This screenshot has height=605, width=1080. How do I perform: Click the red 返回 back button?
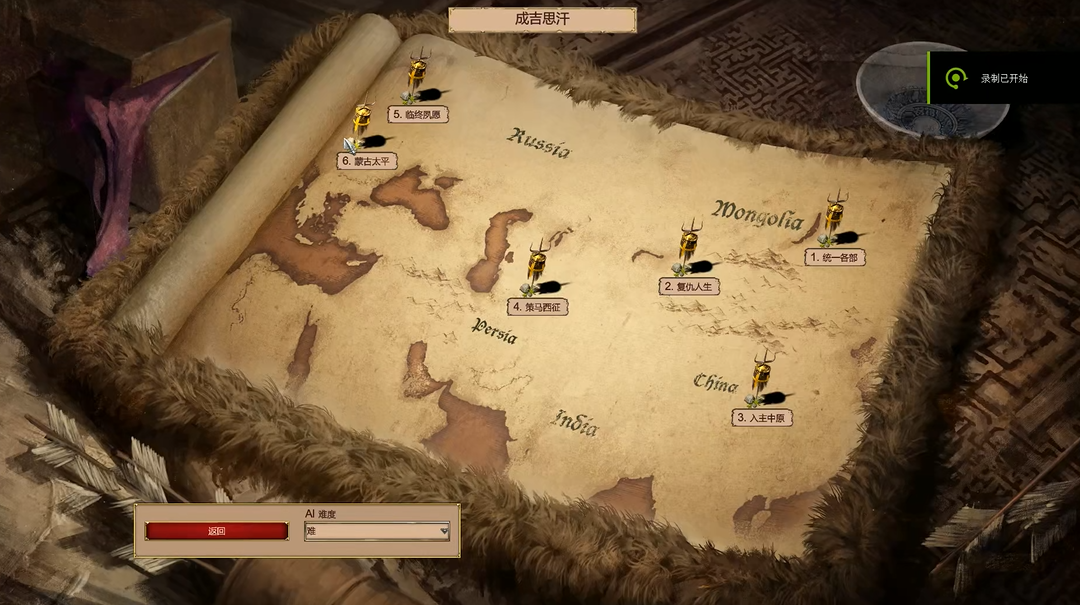[x=217, y=531]
